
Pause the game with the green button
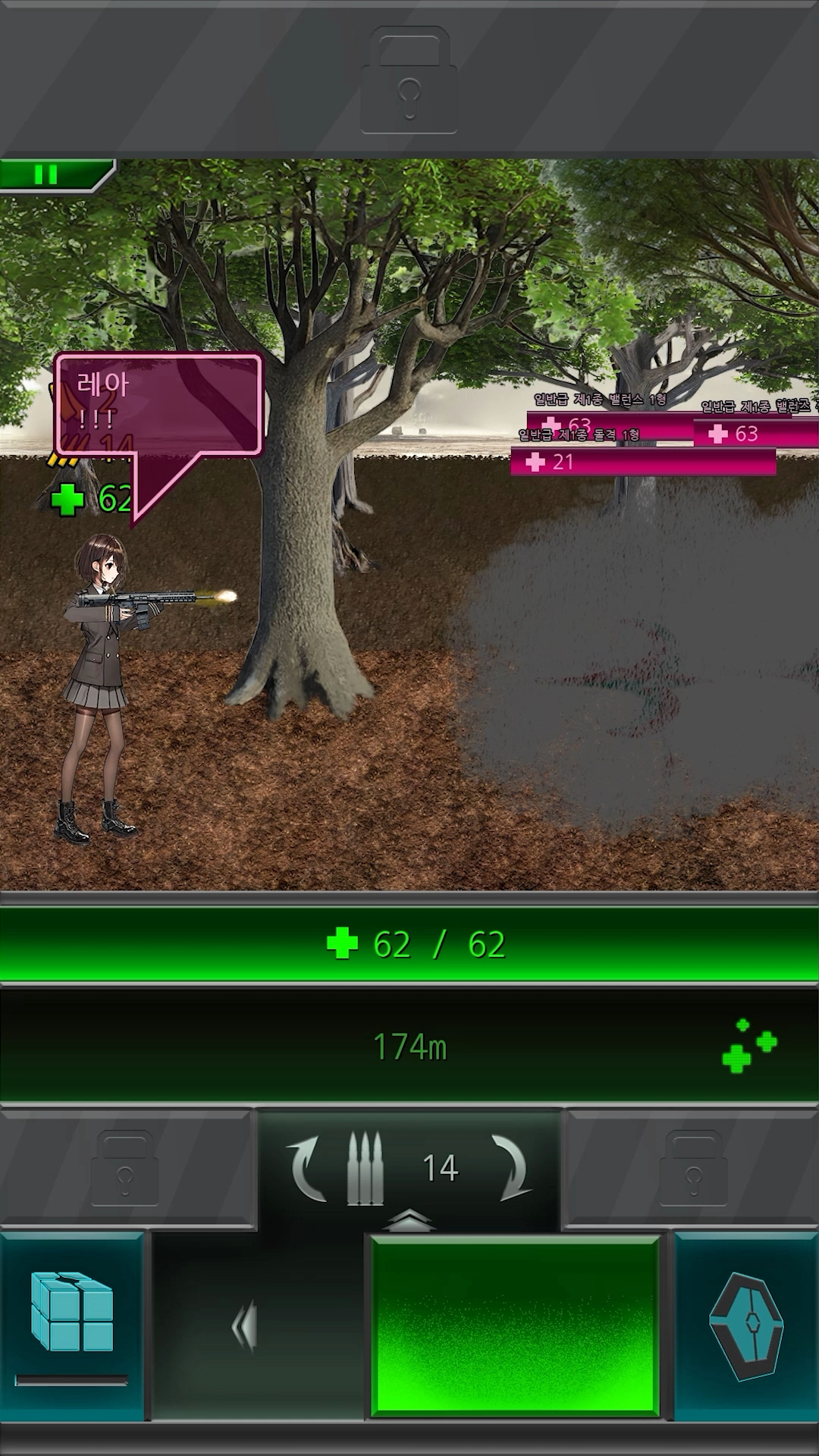point(47,175)
